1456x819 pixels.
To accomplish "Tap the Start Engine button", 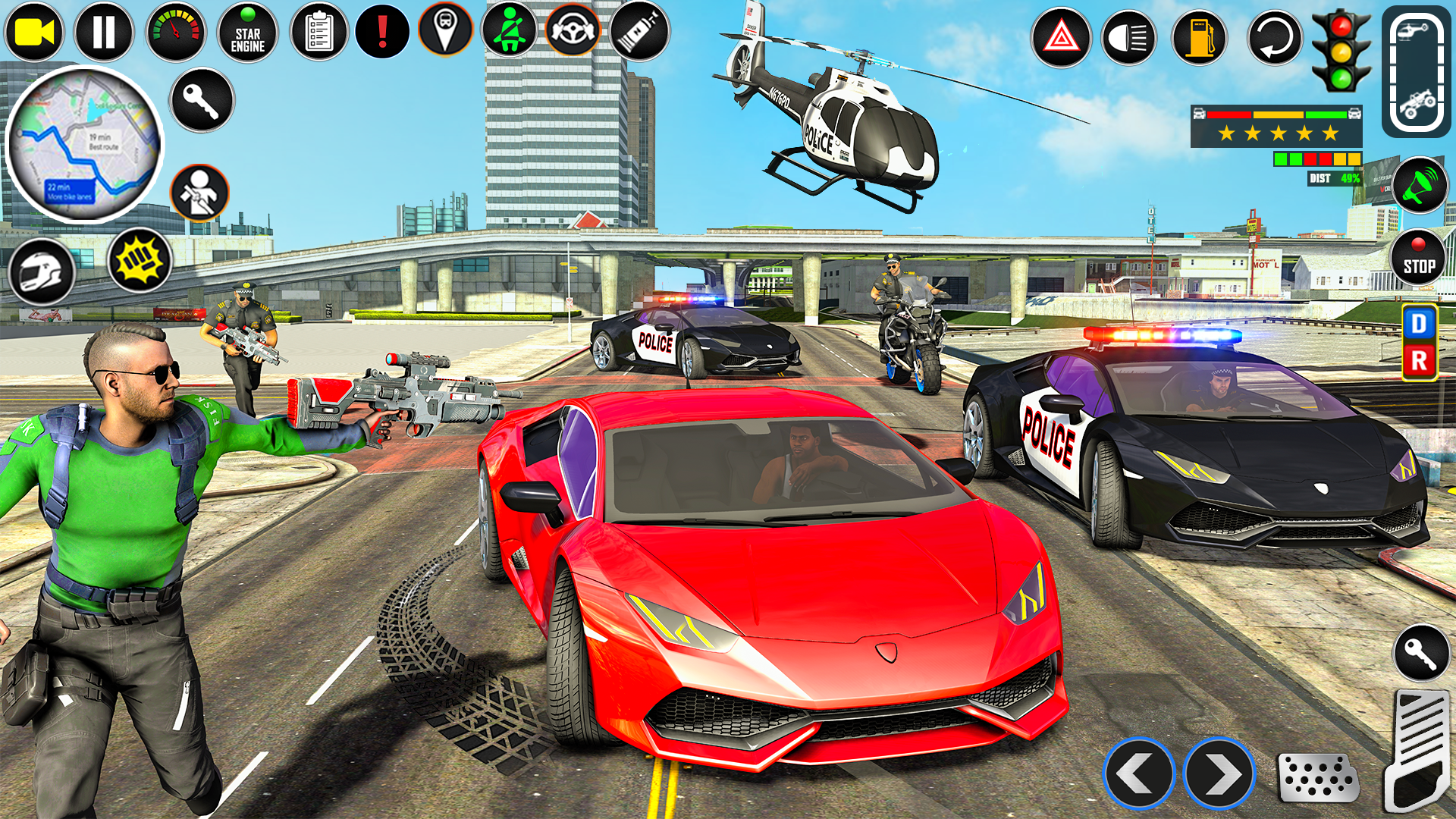I will click(x=247, y=33).
